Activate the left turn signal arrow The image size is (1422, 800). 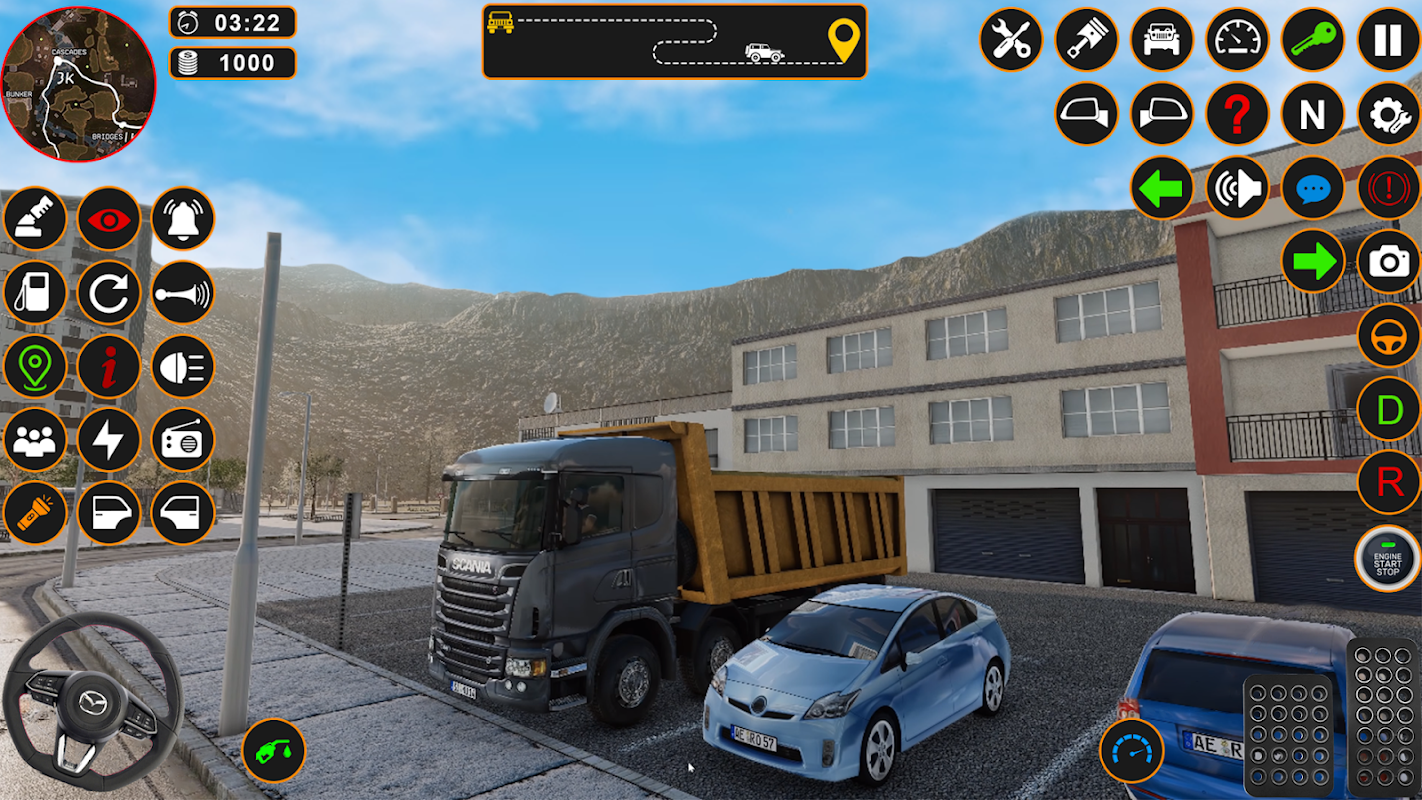click(1161, 188)
